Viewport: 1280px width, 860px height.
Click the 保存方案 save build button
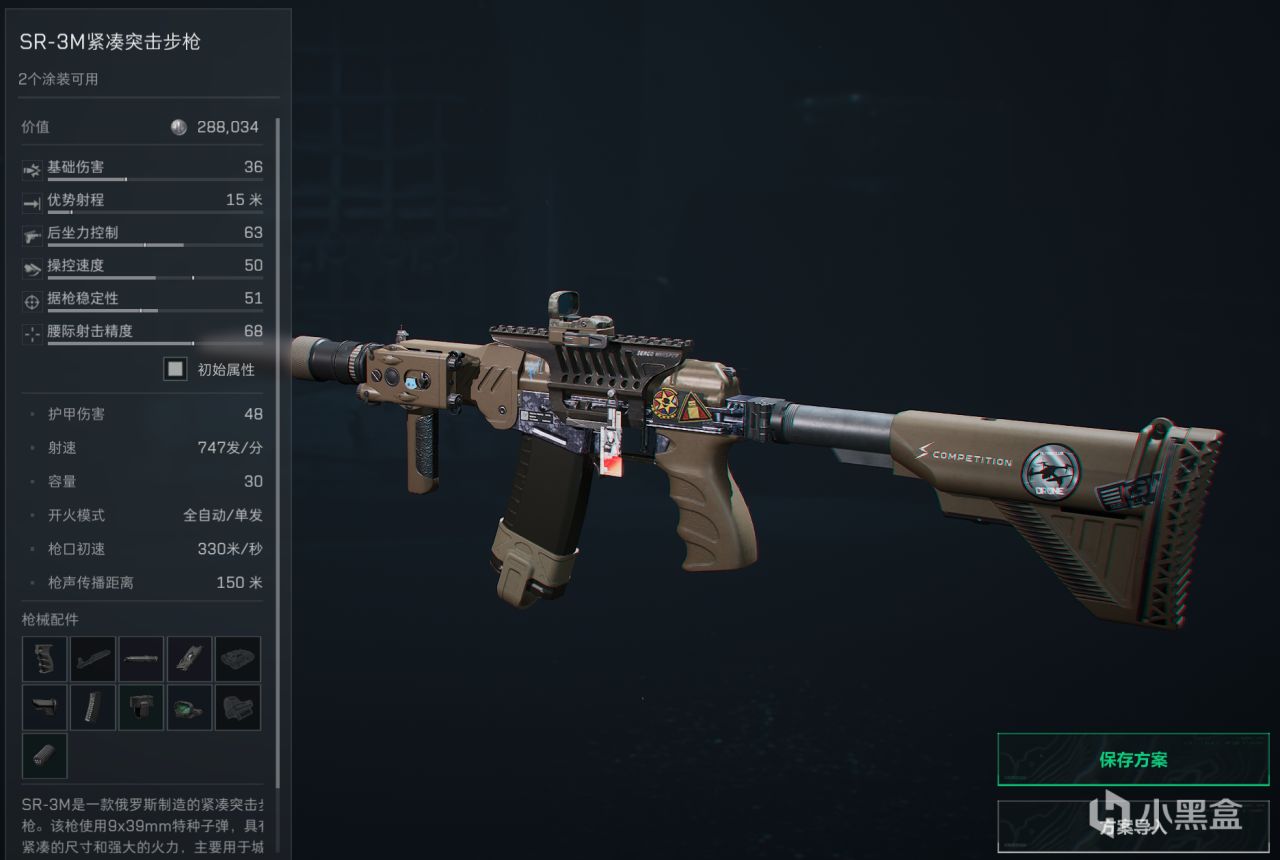click(x=1133, y=760)
